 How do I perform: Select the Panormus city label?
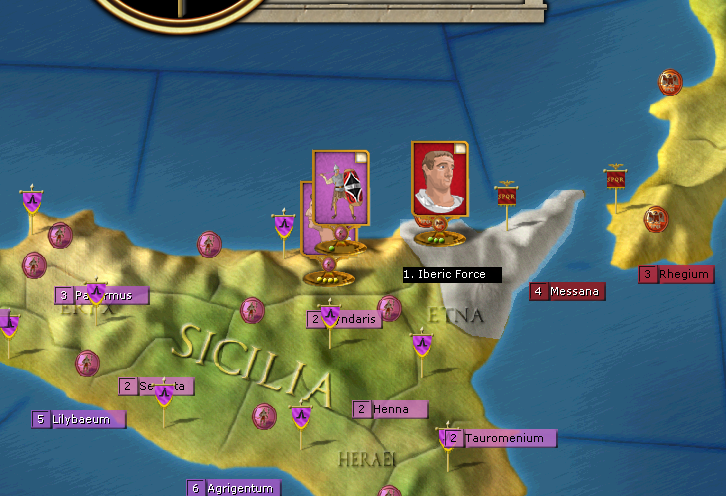point(102,295)
